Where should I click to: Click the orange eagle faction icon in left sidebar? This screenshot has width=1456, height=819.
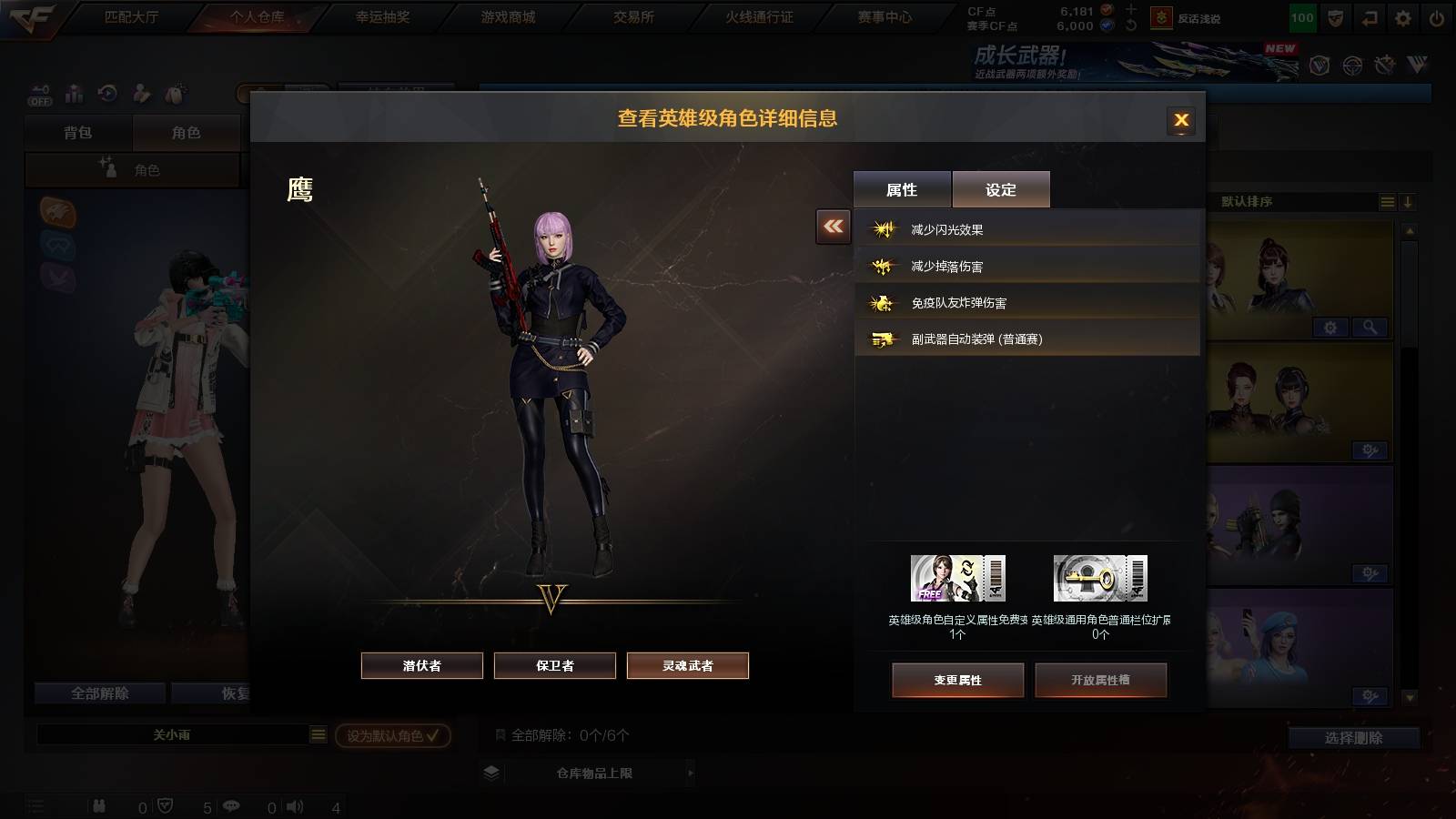coord(56,212)
